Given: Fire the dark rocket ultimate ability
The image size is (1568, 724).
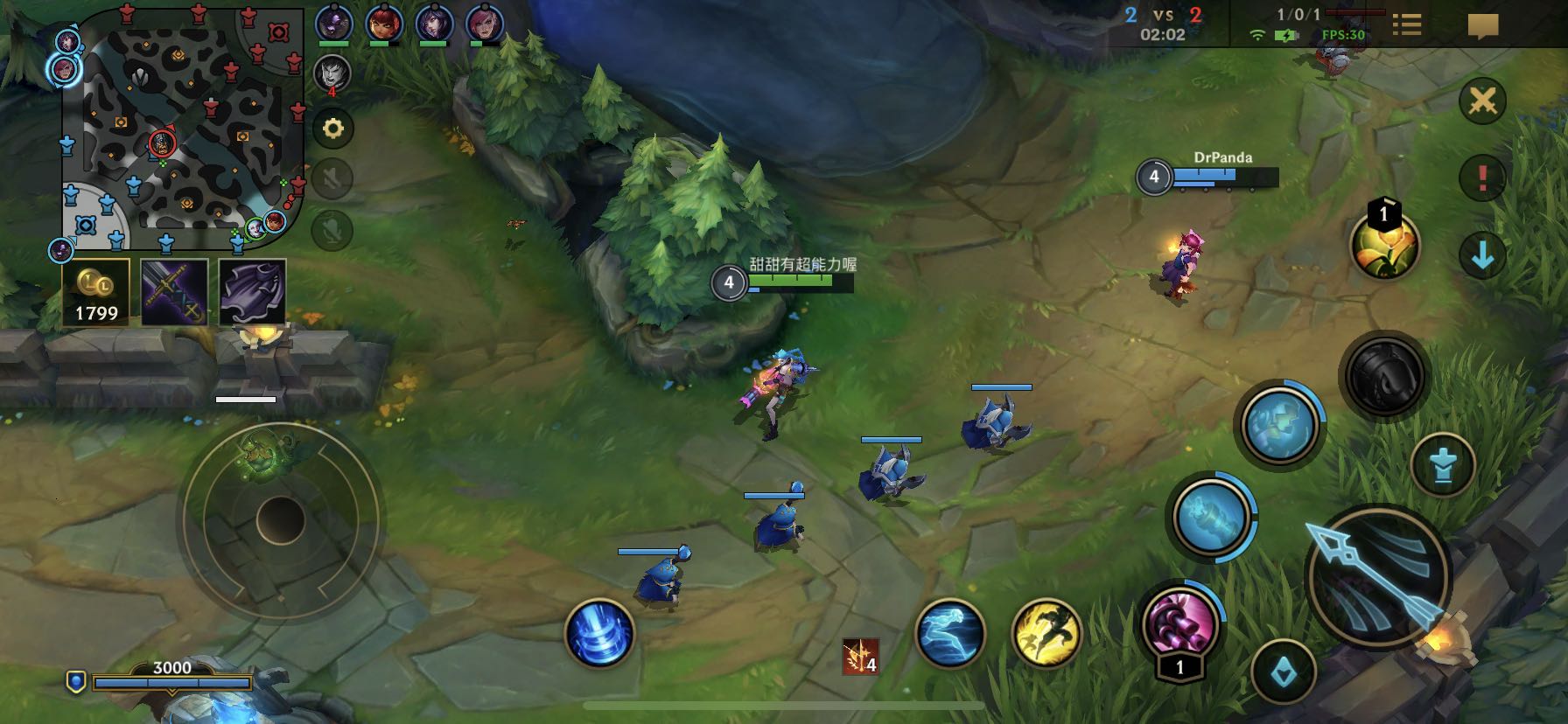Looking at the screenshot, I should 1384,377.
